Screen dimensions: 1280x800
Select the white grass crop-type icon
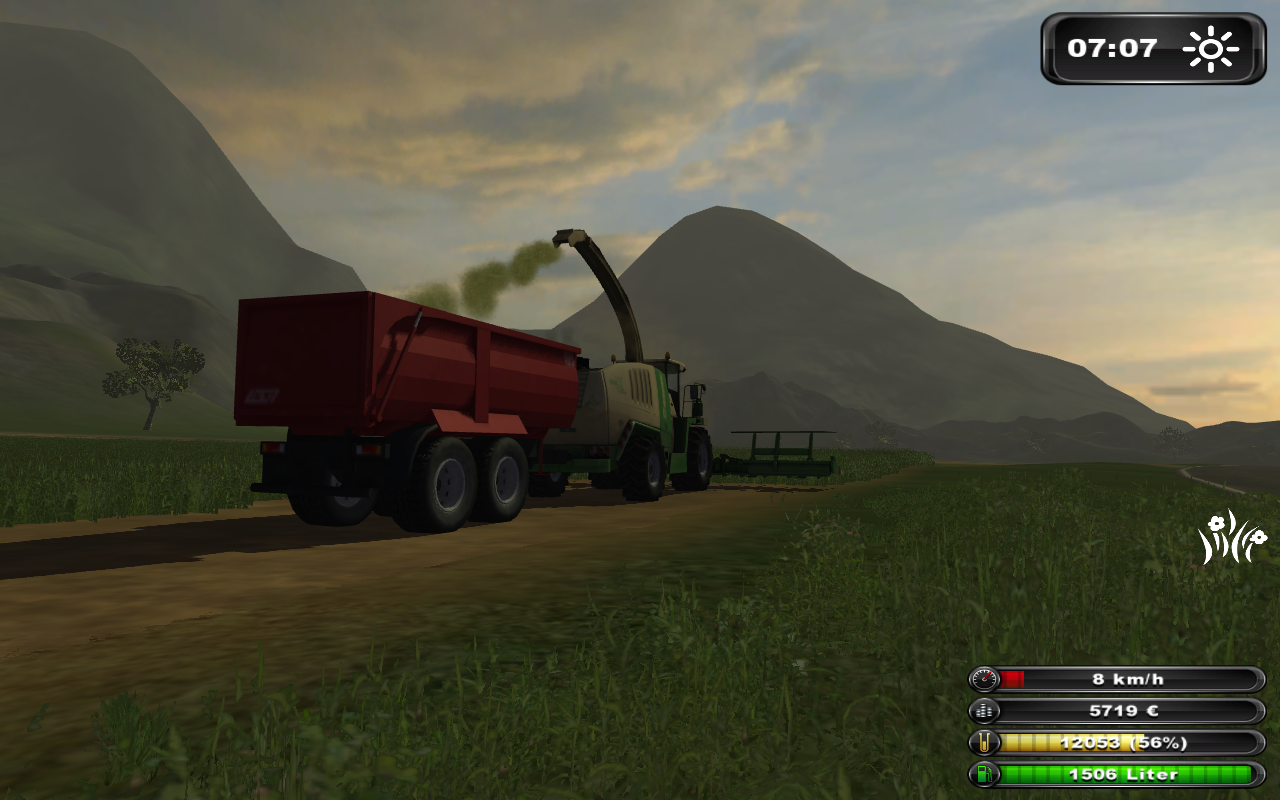click(x=1232, y=537)
